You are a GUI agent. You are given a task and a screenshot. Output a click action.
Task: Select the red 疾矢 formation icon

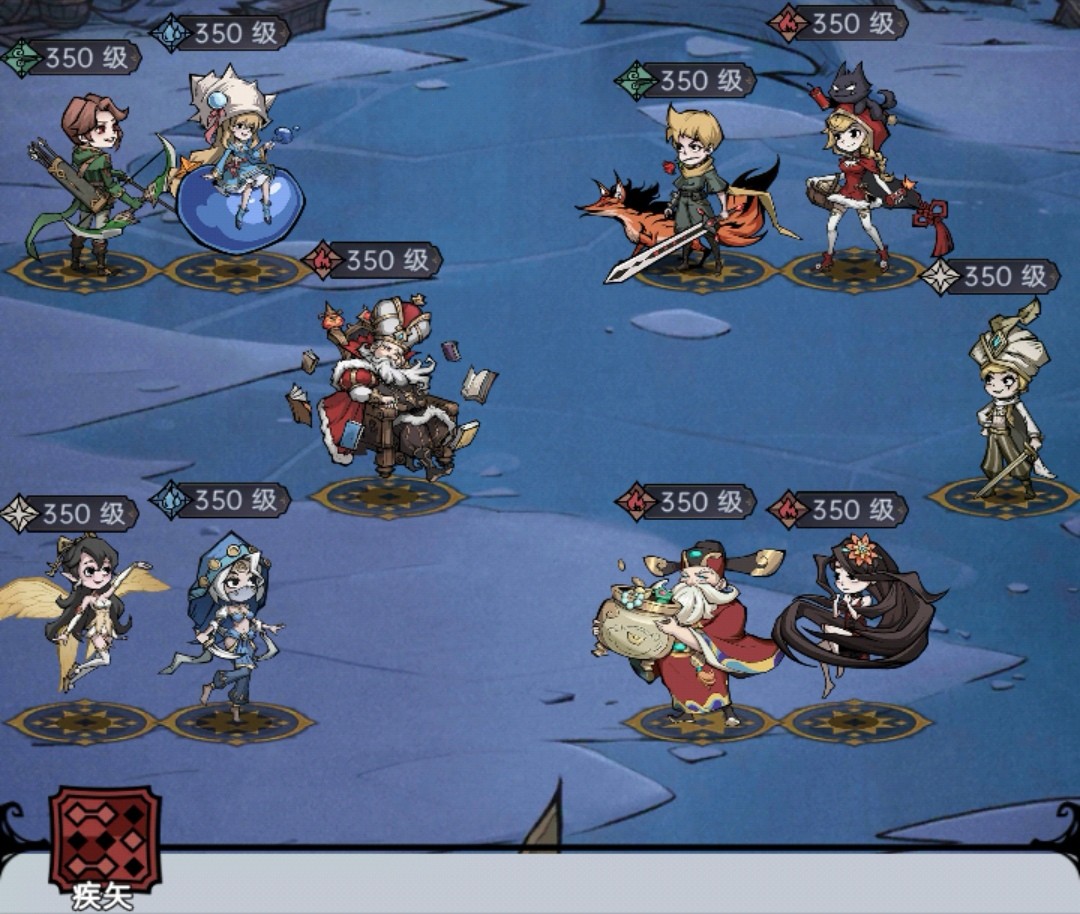[105, 838]
